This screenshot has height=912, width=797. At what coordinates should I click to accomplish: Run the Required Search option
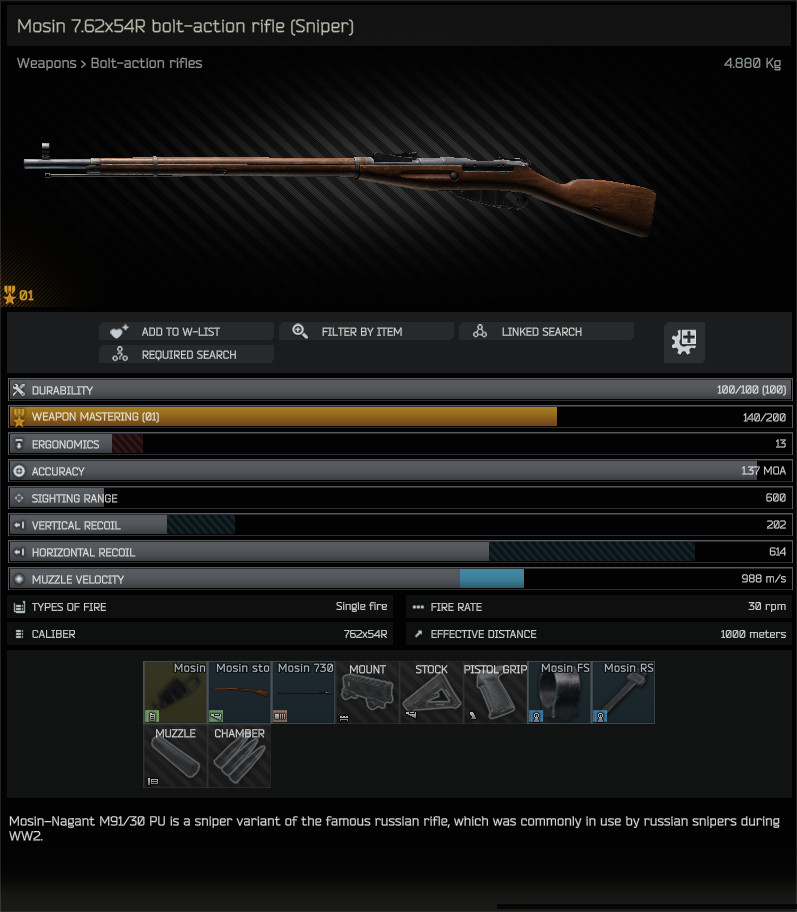(x=186, y=355)
